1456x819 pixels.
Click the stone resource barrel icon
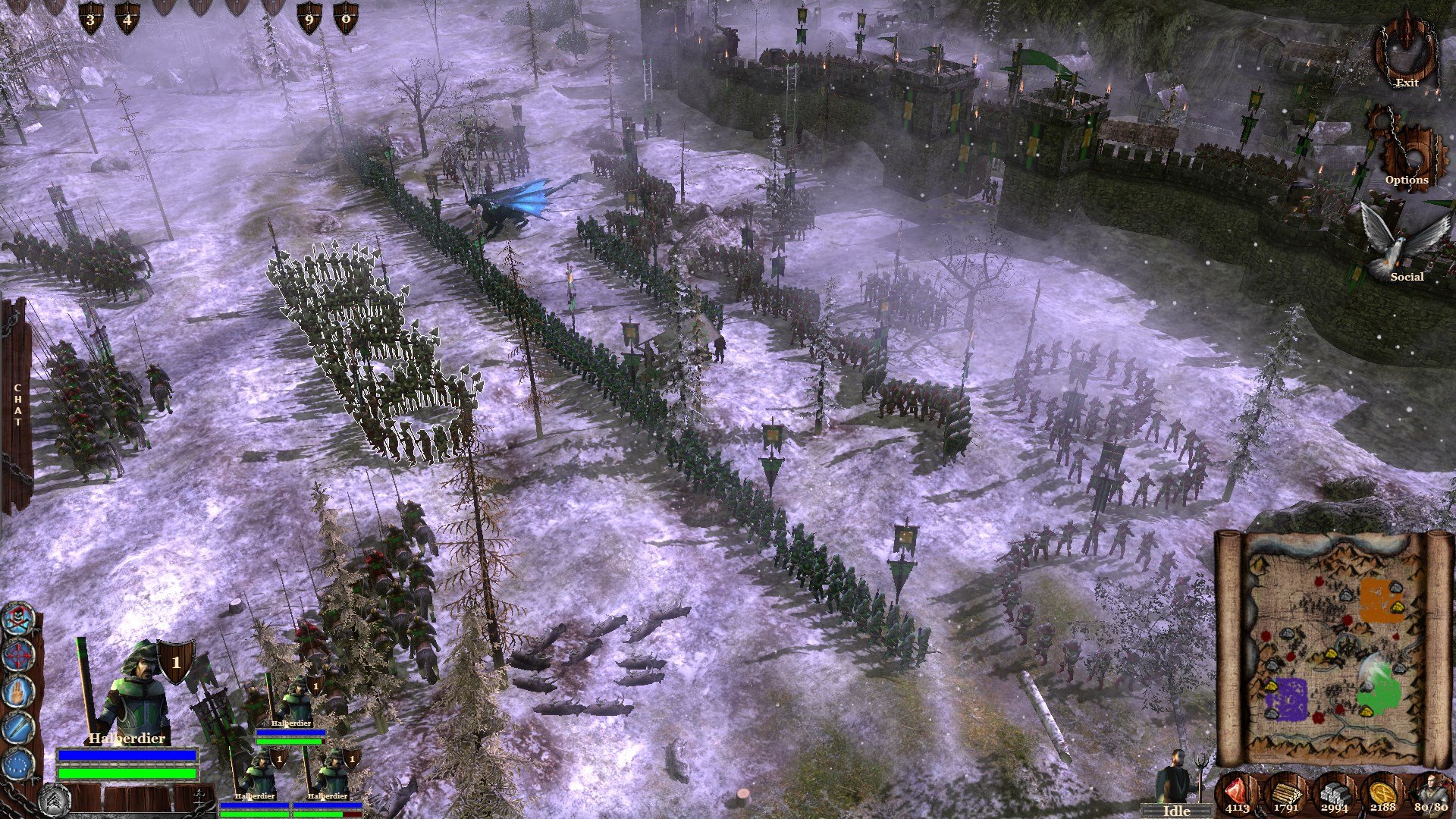point(1335,792)
